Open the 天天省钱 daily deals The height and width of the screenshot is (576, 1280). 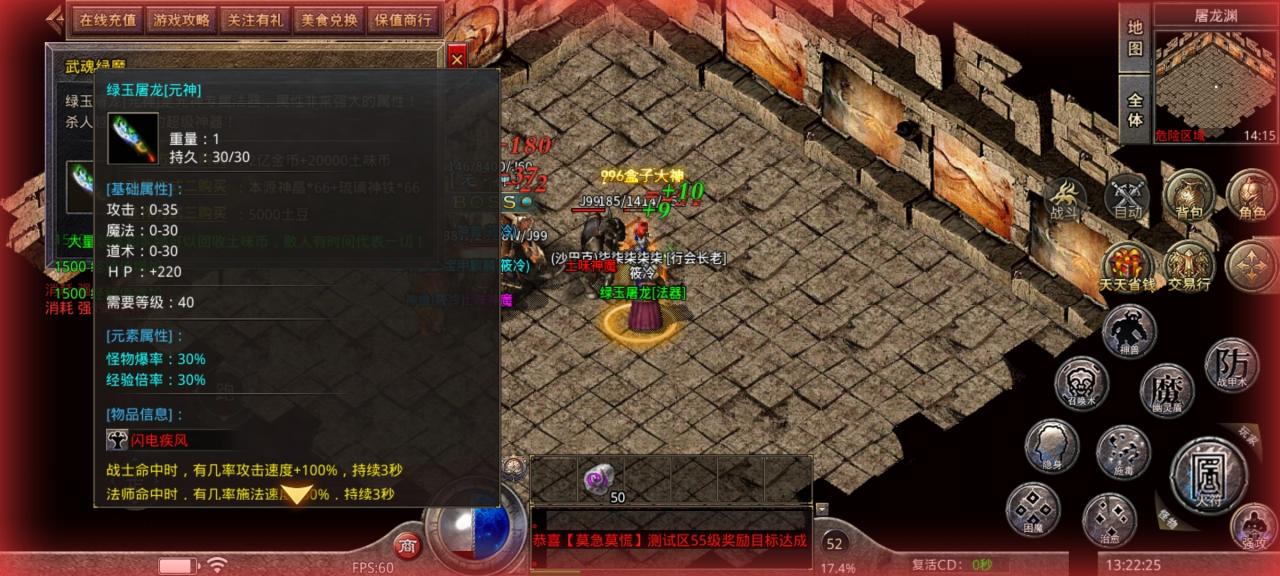point(1127,267)
